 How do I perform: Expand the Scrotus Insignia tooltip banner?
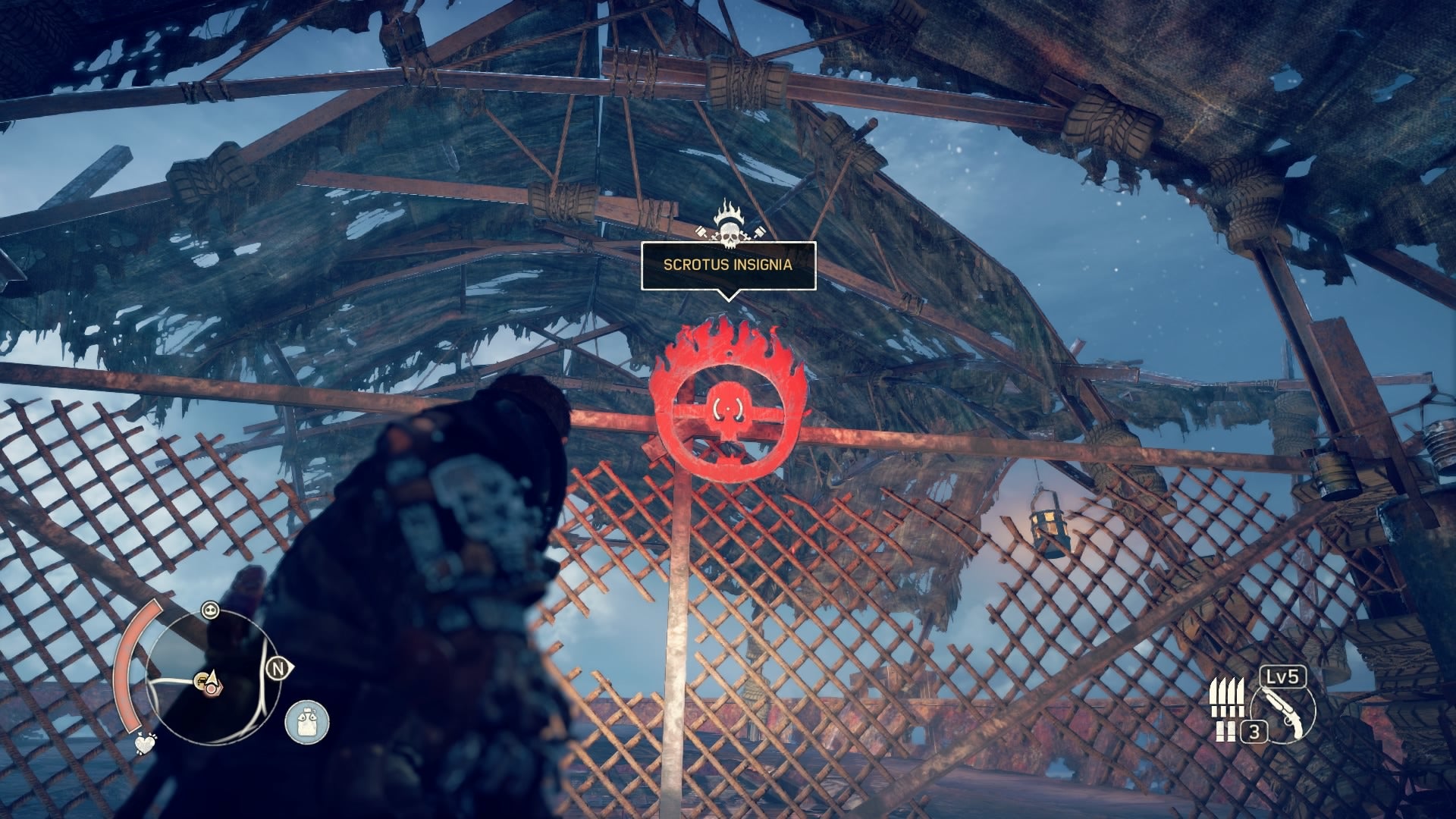[729, 266]
